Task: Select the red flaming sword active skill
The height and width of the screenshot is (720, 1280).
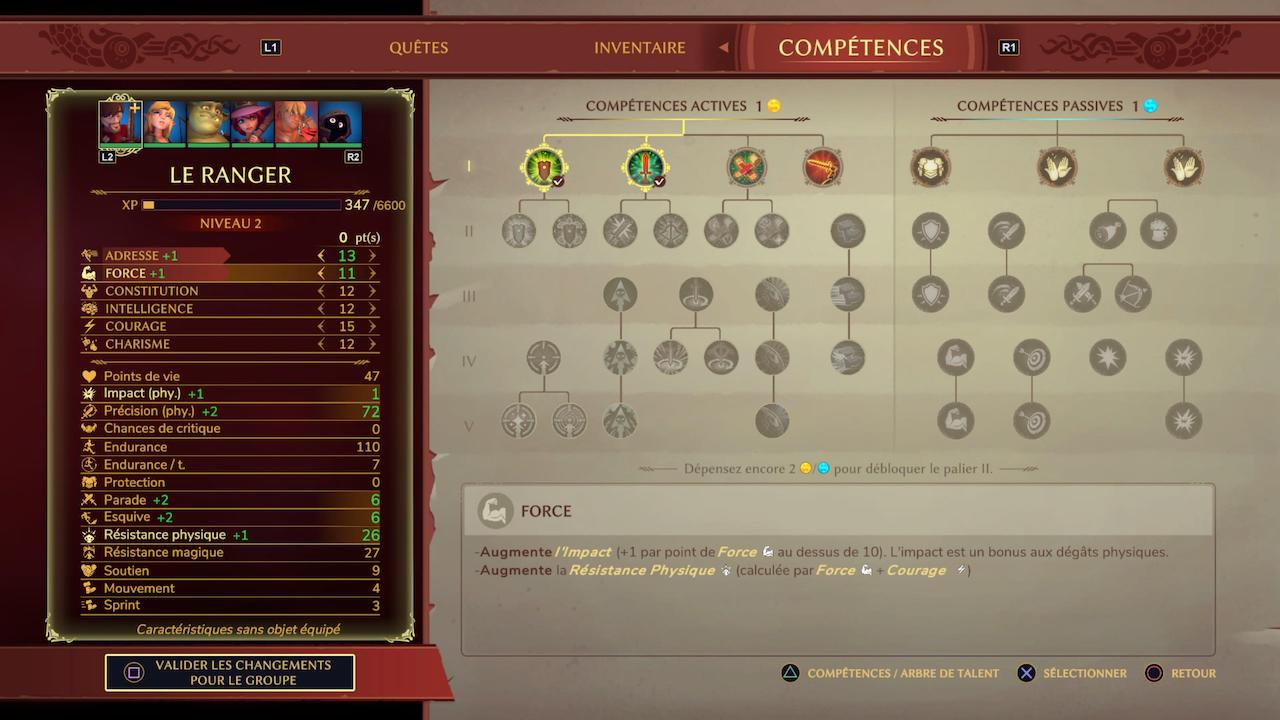Action: (823, 167)
